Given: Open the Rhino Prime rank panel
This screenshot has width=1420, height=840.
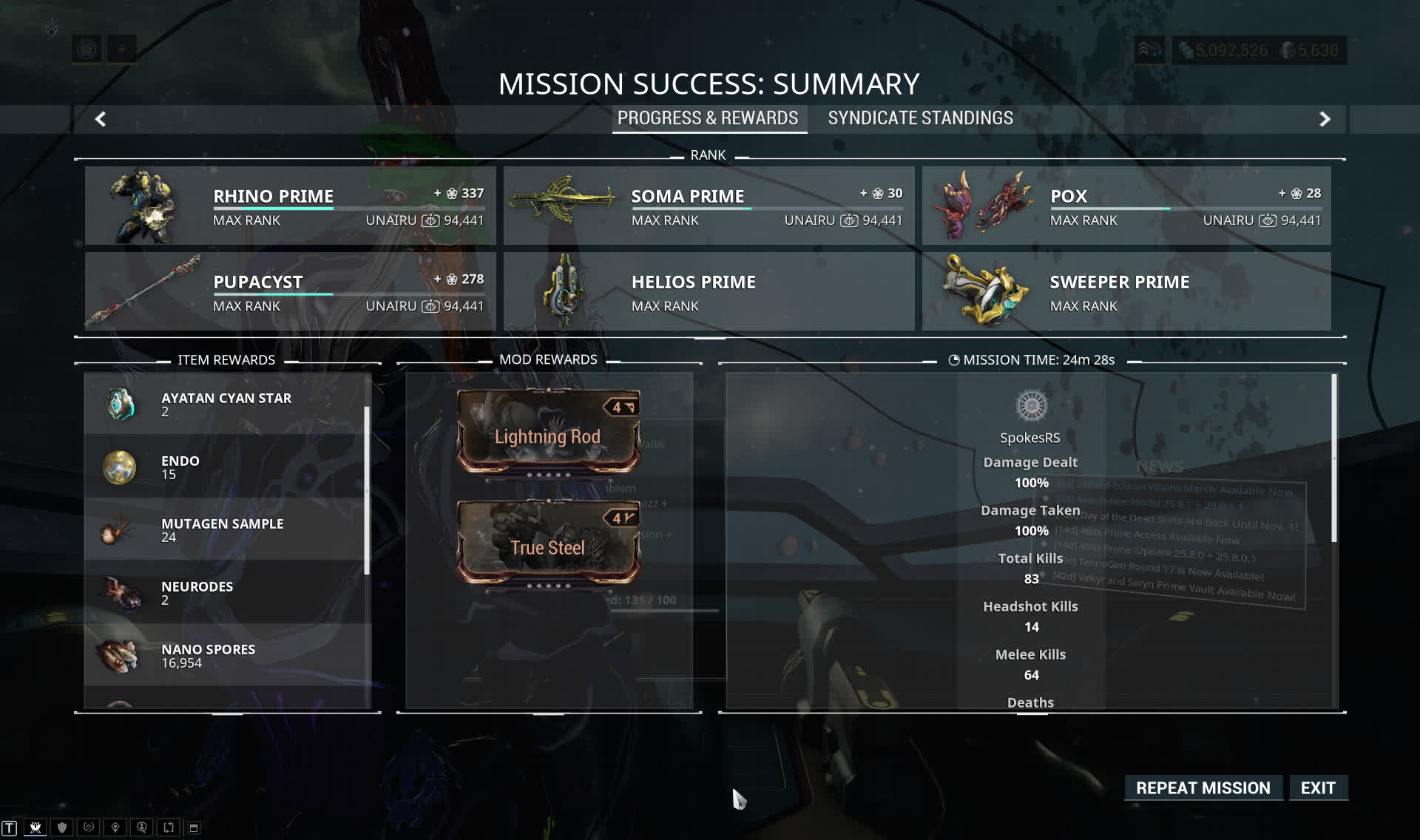Looking at the screenshot, I should [290, 206].
